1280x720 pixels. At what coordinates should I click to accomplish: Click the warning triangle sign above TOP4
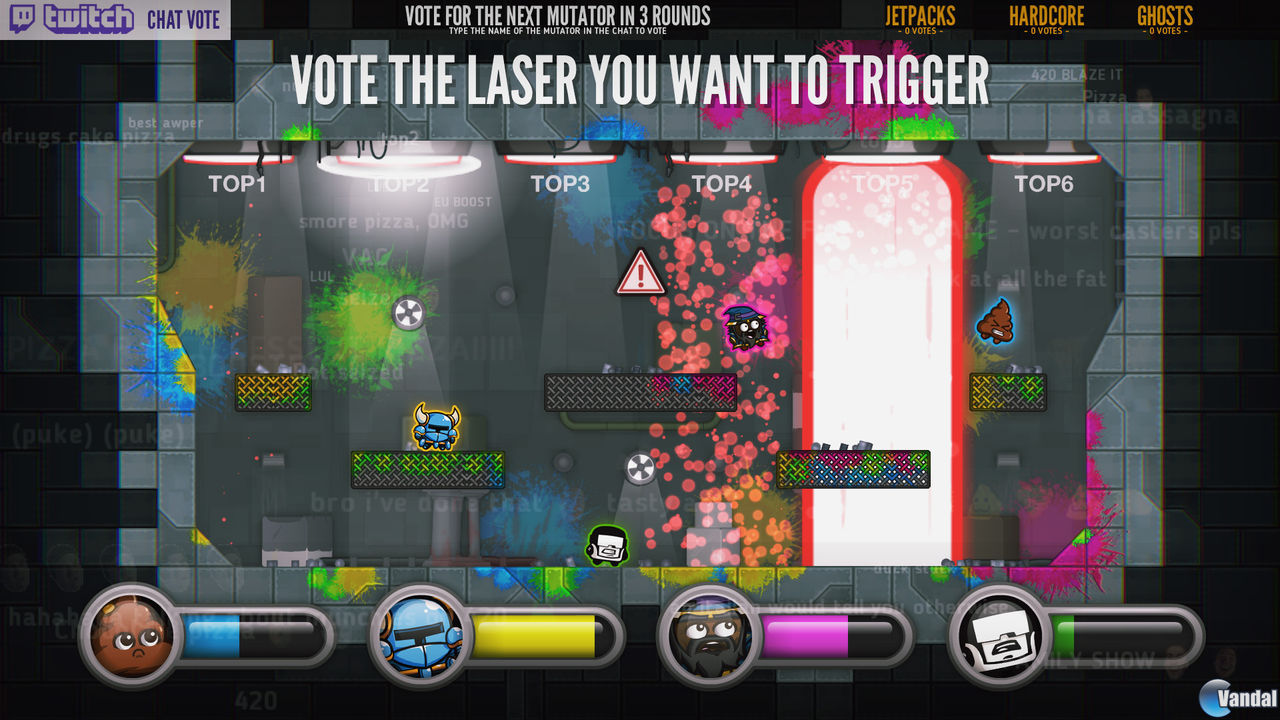click(639, 270)
